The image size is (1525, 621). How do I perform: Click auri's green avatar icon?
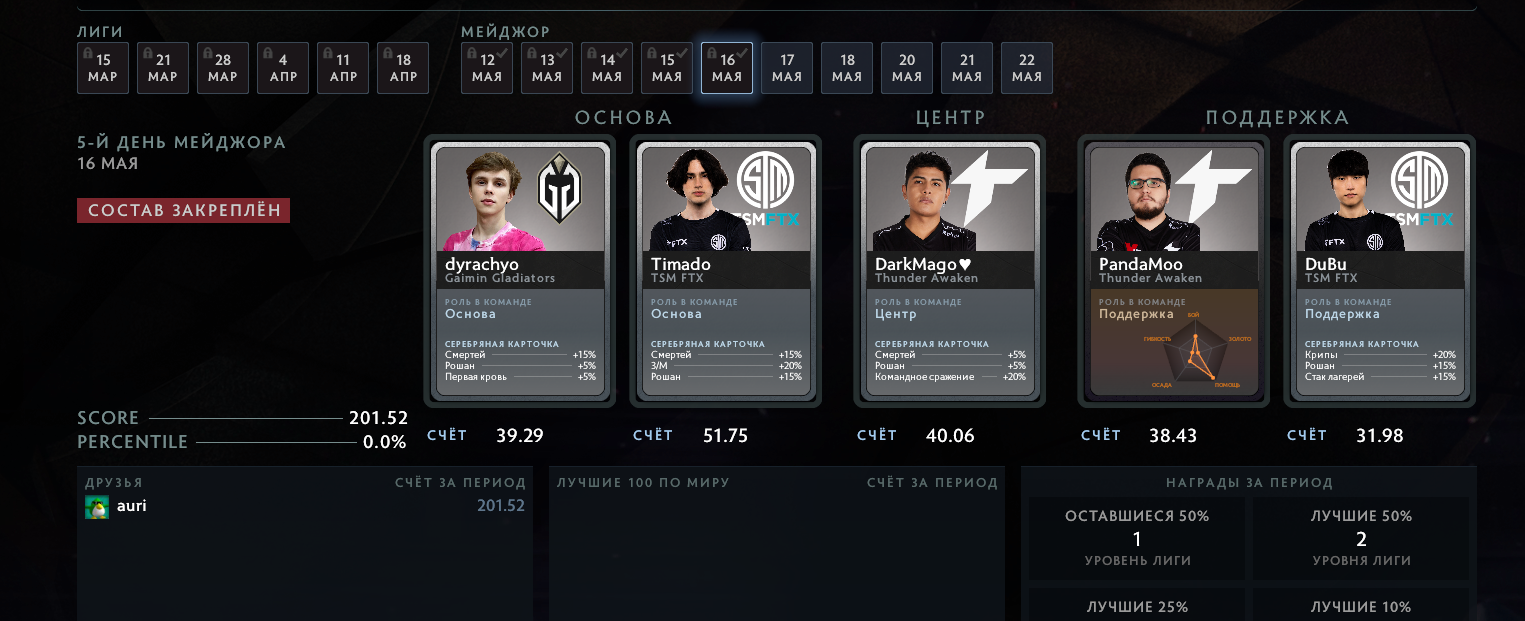[x=97, y=507]
